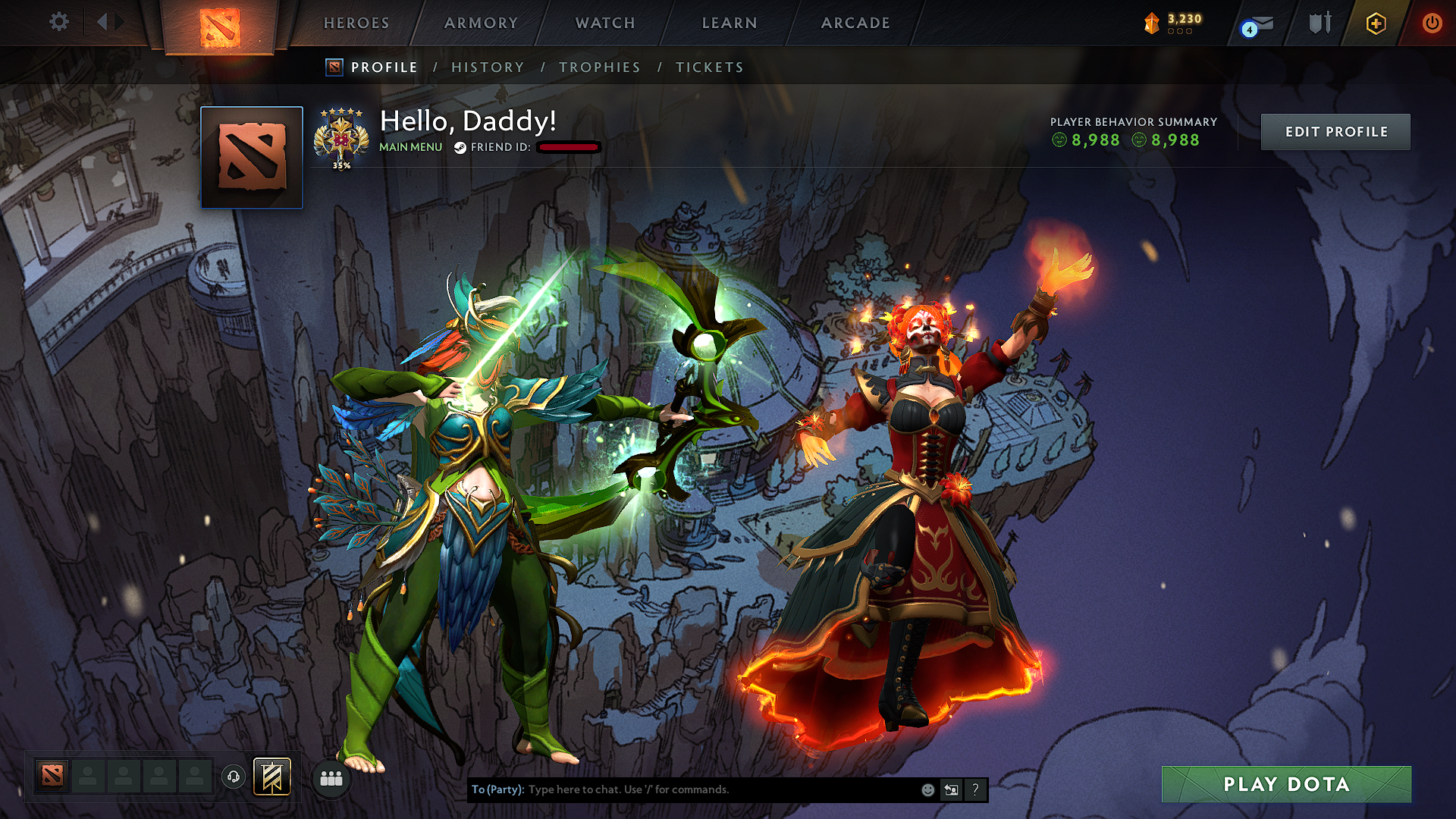Open the emoticon picker in chat bar
The image size is (1456, 819).
point(927,789)
